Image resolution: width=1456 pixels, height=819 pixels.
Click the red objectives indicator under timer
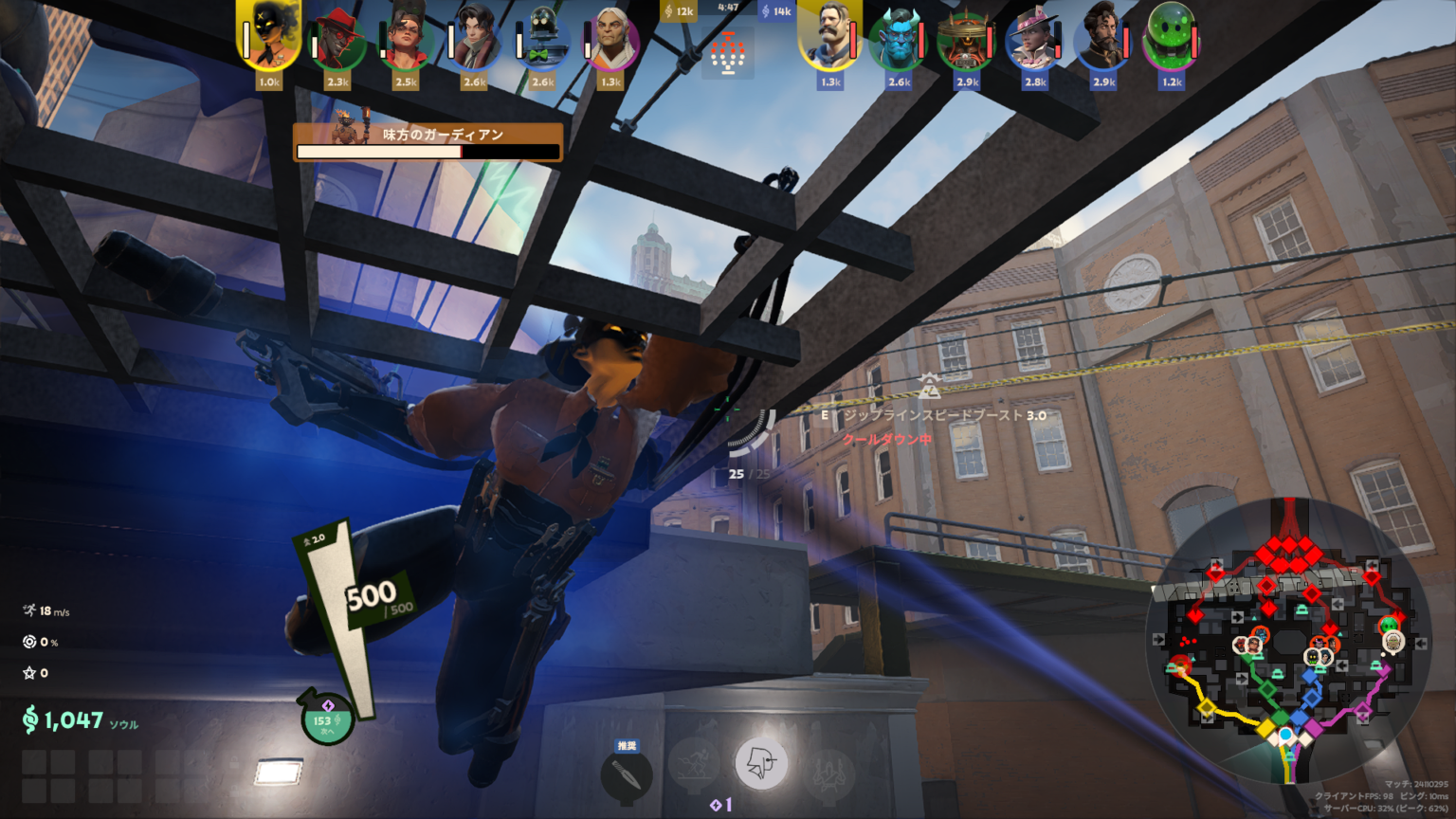pos(727,50)
